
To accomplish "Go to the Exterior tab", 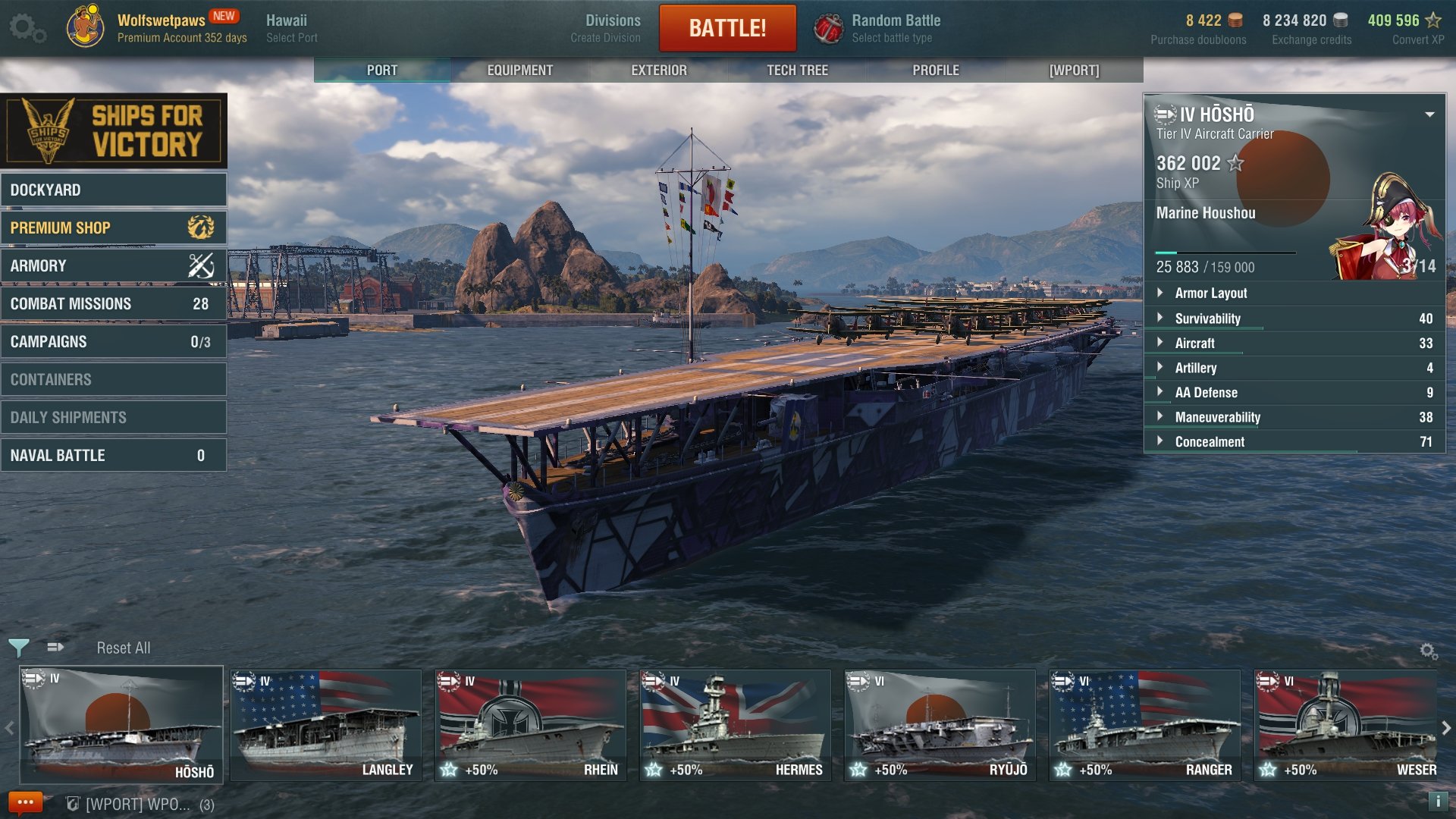I will coord(658,70).
